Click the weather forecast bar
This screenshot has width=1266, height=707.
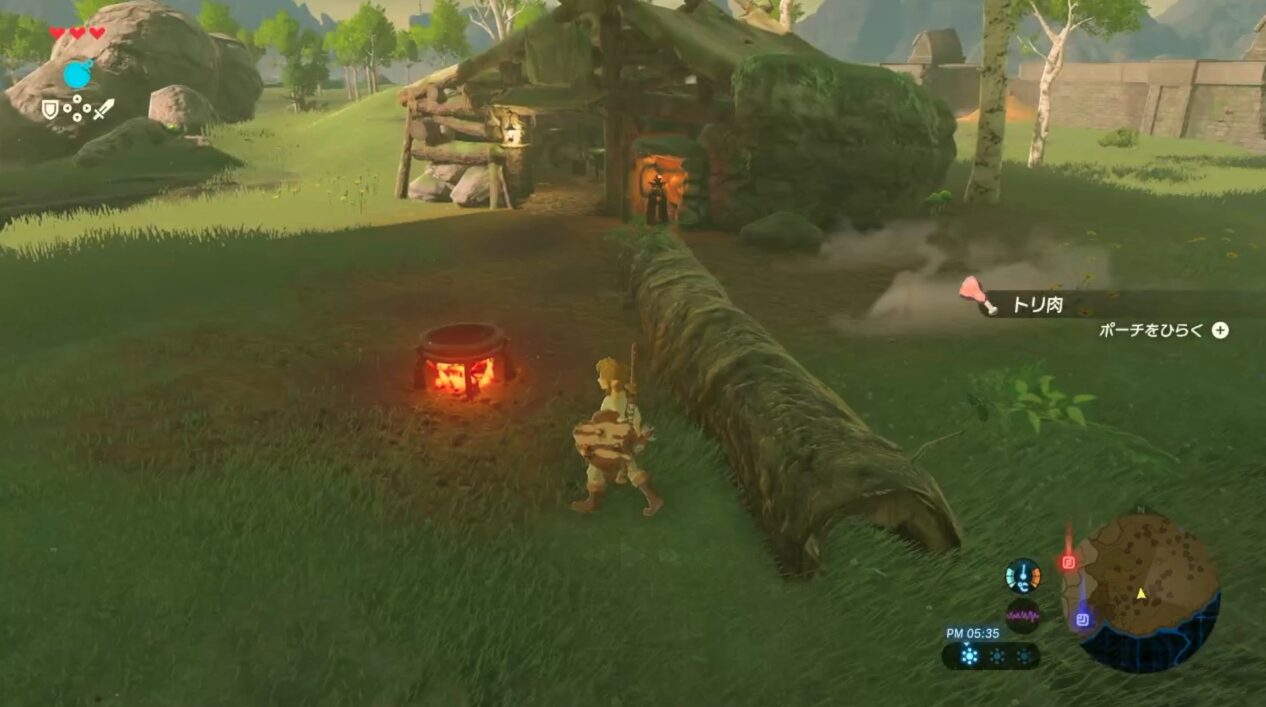pos(990,656)
